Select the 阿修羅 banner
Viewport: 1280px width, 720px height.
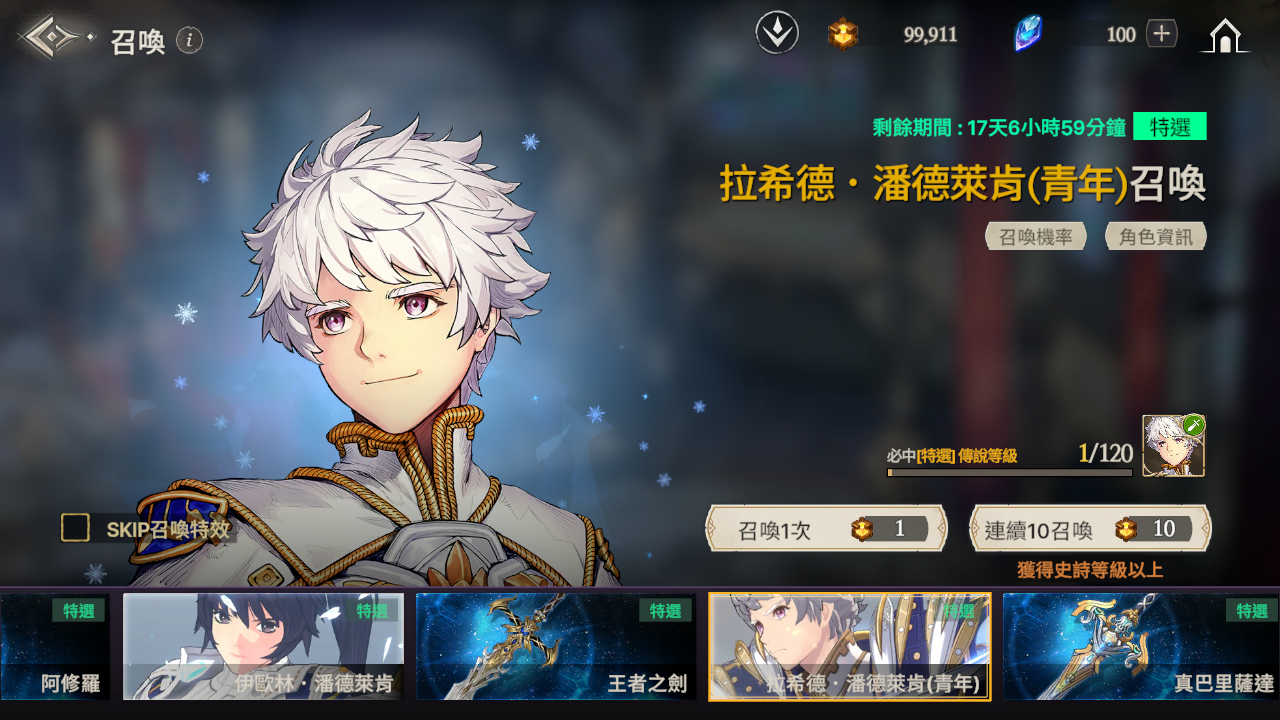(x=55, y=646)
